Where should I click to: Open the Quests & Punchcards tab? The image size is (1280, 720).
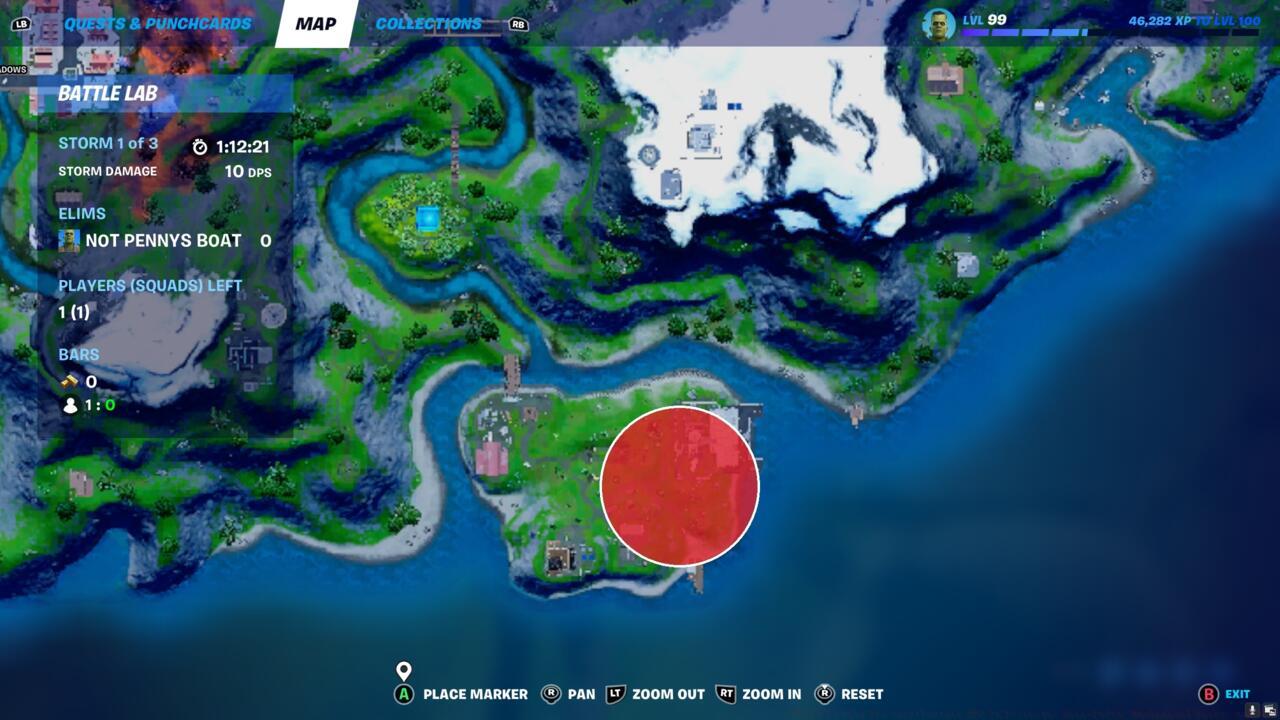tap(155, 22)
